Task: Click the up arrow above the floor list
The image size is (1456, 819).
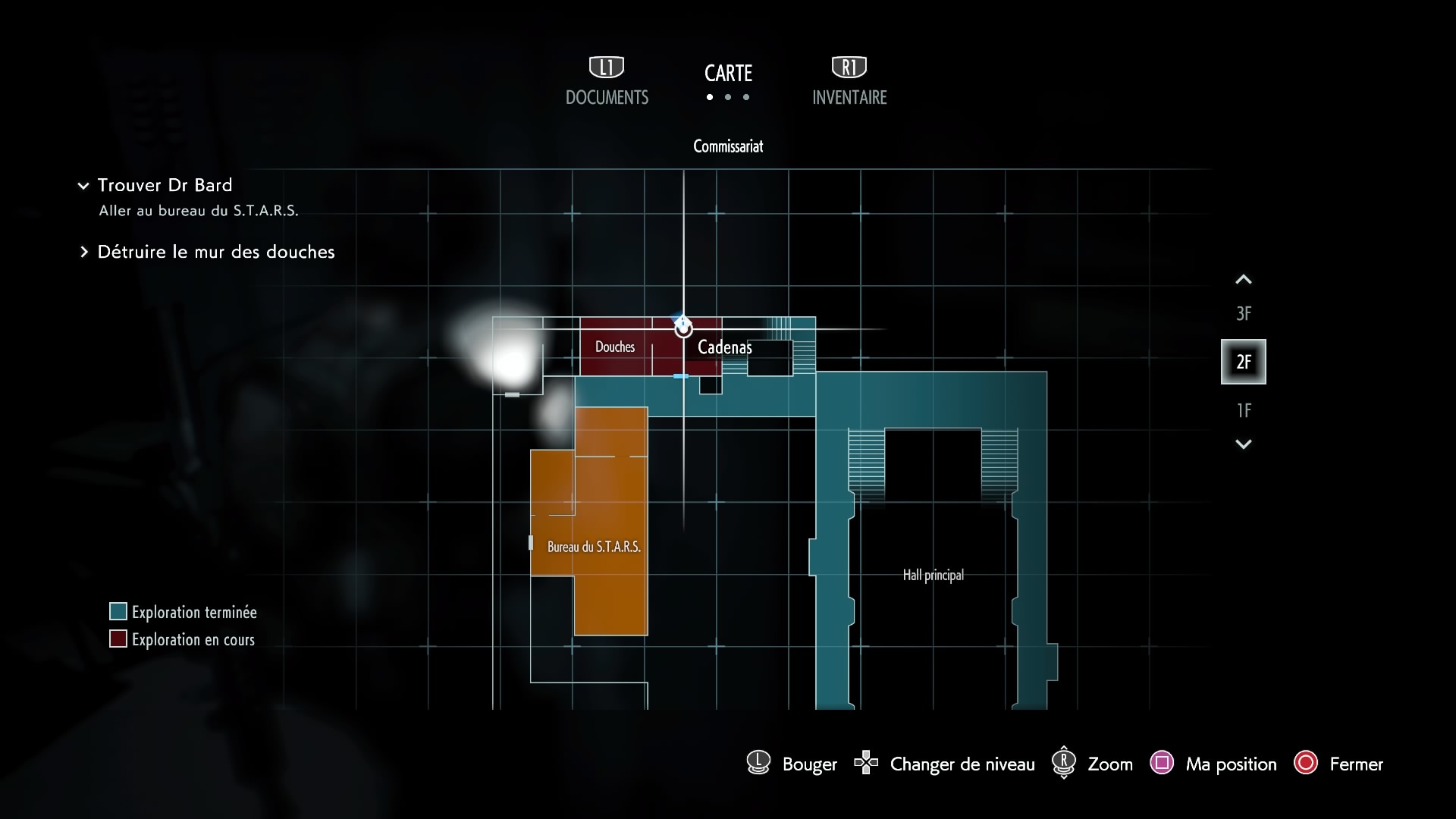Action: pos(1243,280)
